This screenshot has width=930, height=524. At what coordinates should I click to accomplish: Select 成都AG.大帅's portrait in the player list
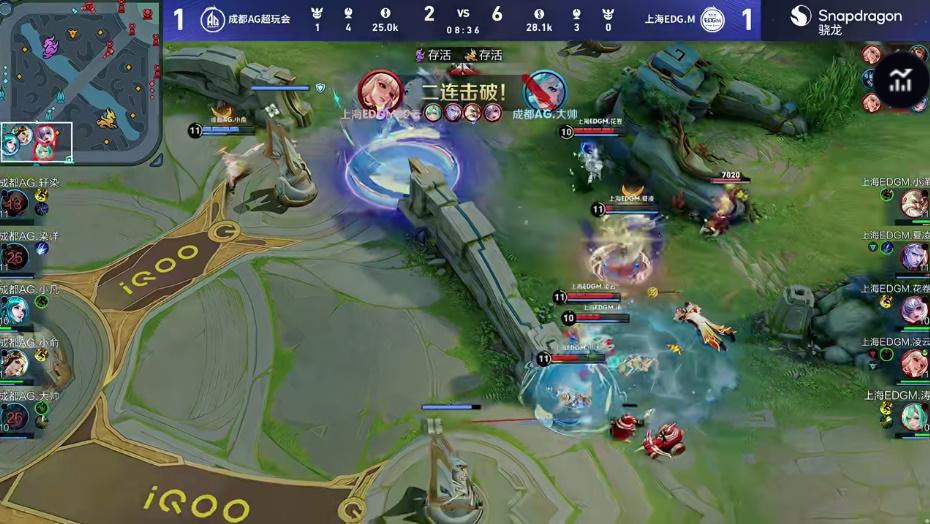(x=14, y=415)
